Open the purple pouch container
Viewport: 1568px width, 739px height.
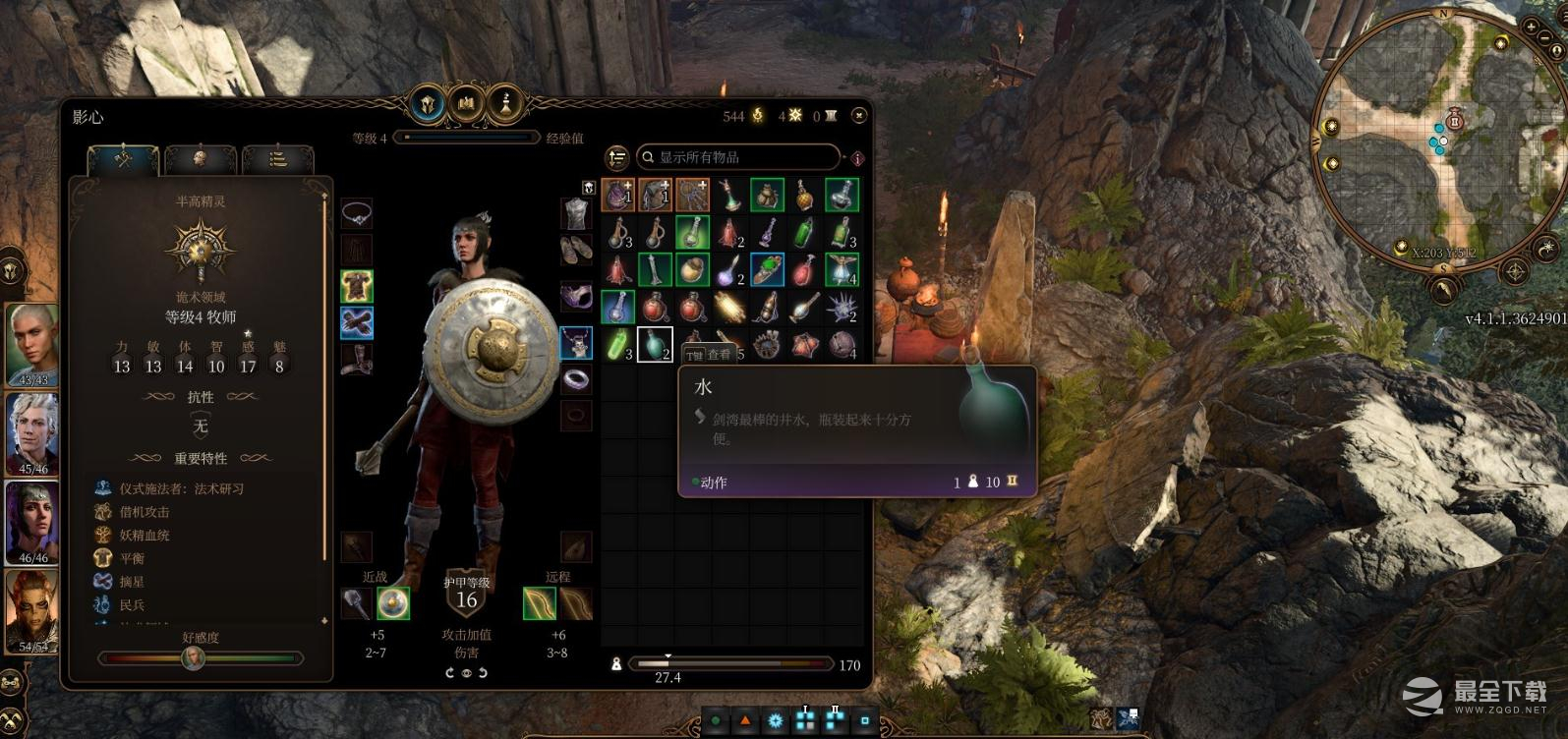tap(617, 195)
